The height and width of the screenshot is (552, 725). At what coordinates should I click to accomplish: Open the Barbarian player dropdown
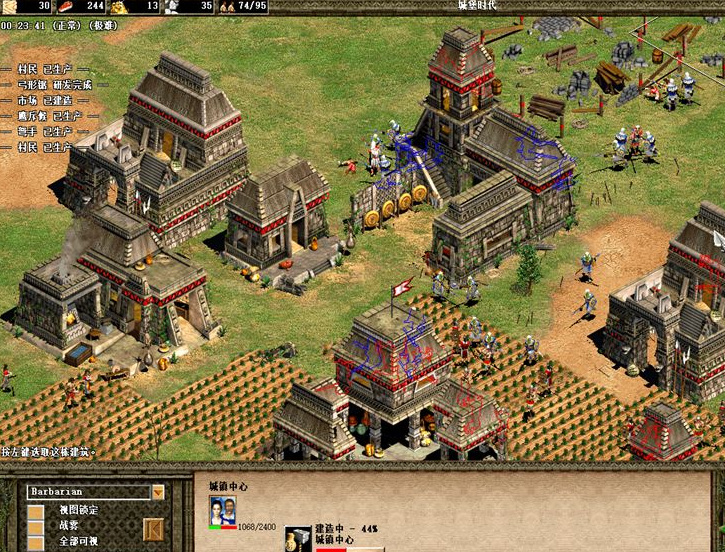point(158,492)
